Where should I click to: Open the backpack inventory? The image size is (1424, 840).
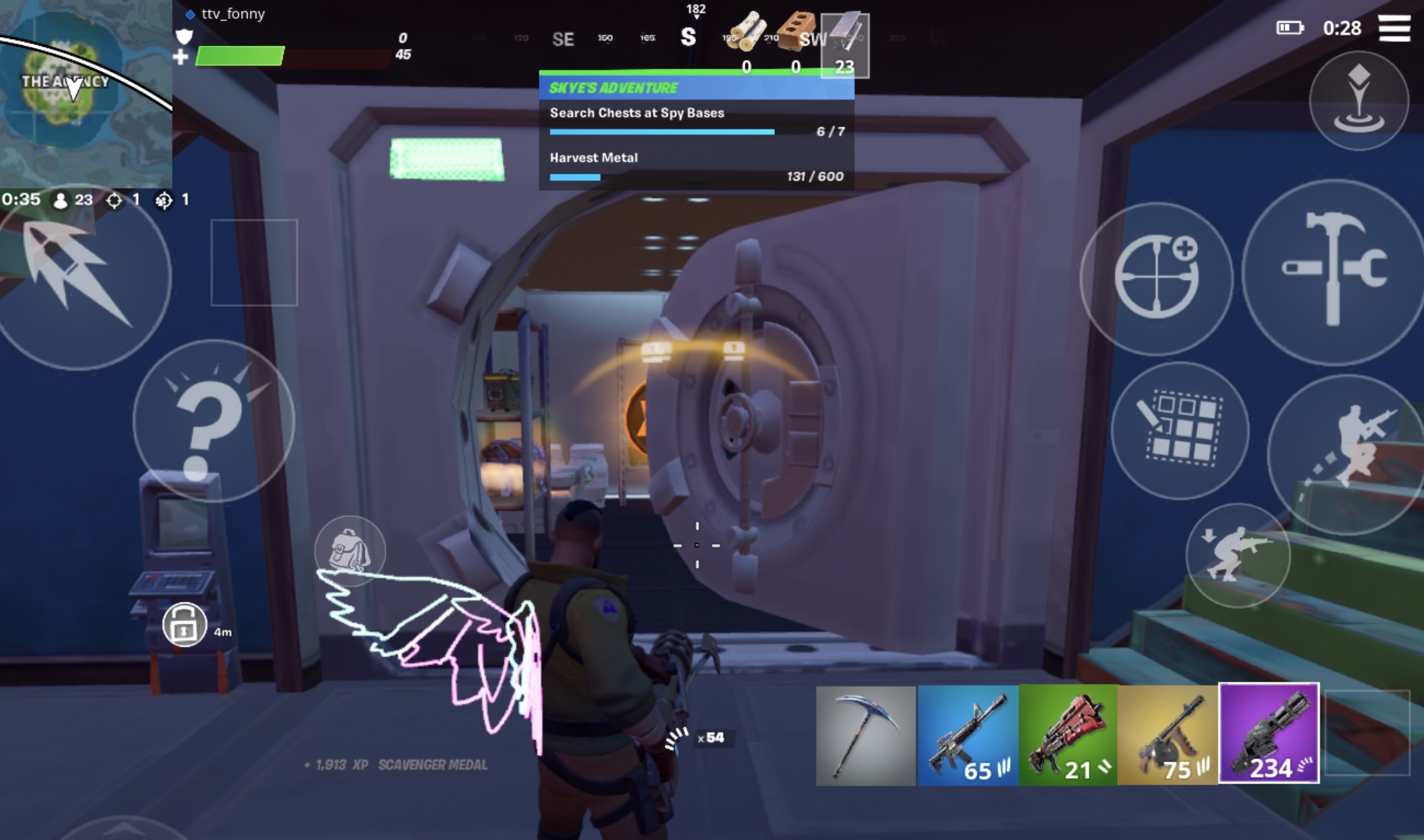coord(349,551)
